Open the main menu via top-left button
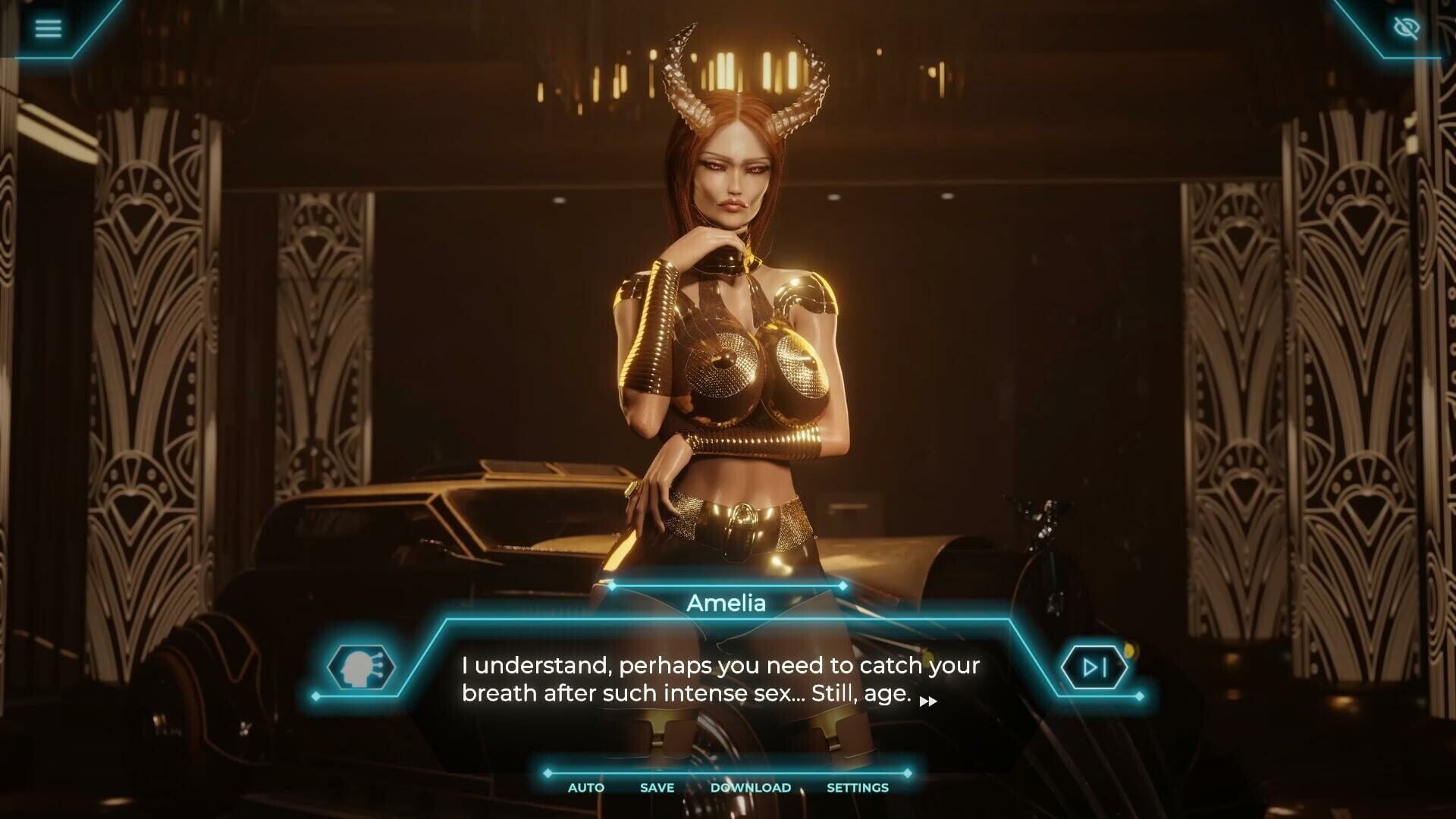The image size is (1456, 819). tap(49, 27)
